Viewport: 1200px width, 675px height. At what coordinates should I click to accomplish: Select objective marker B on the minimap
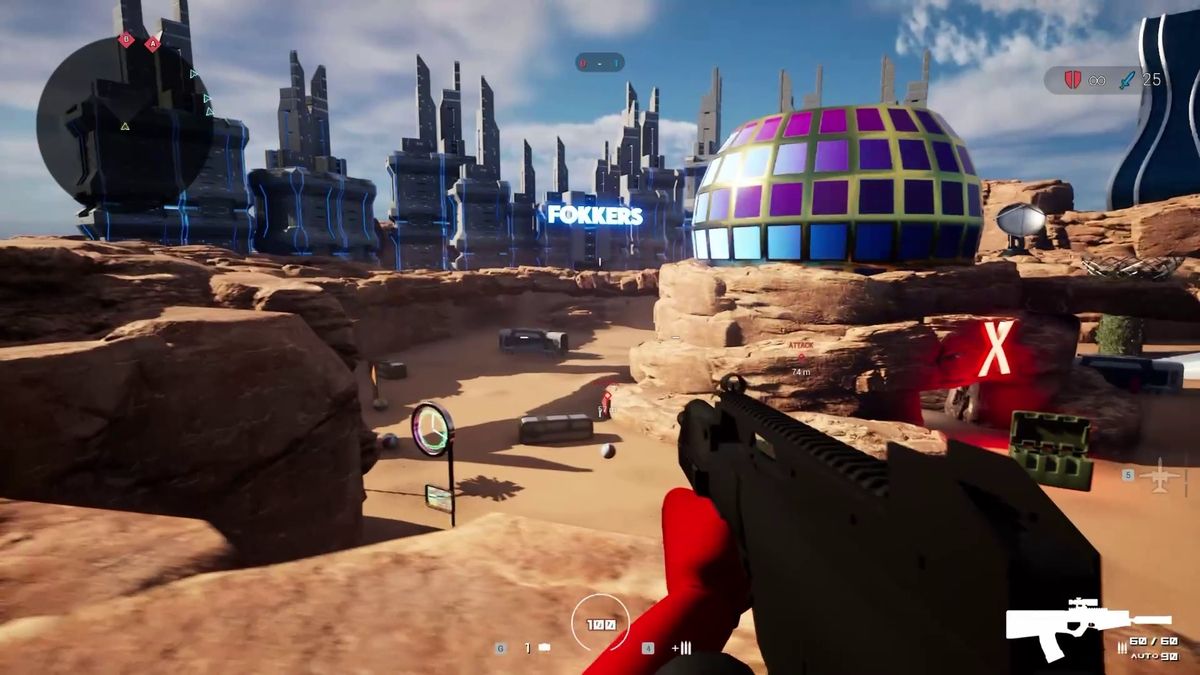pos(126,40)
